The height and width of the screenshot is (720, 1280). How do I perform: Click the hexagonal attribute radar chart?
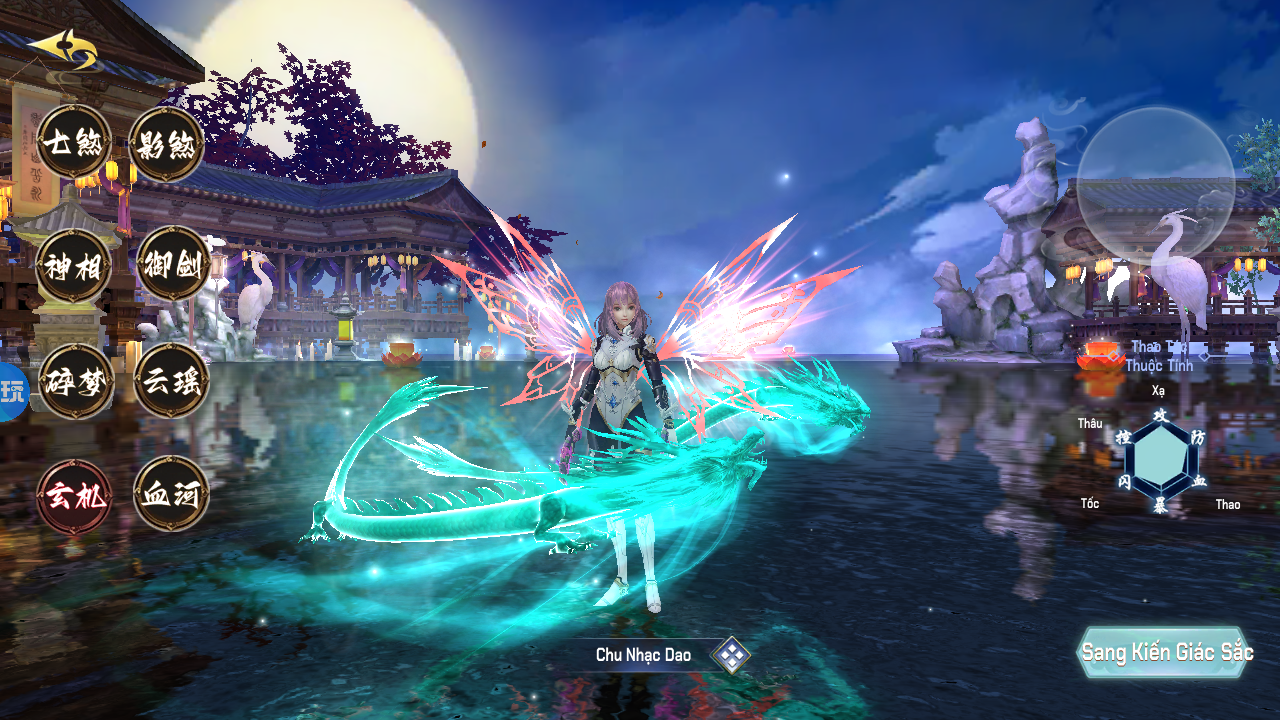coord(1160,461)
